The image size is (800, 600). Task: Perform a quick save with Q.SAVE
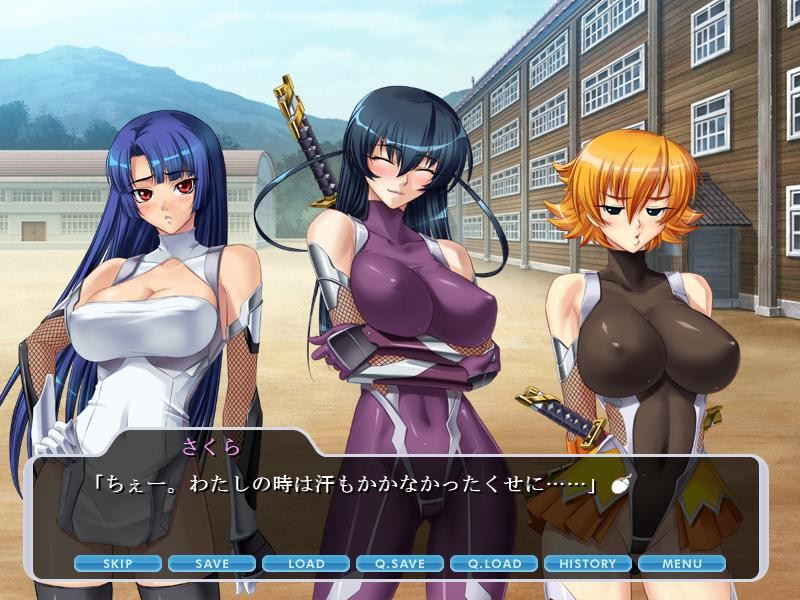400,564
